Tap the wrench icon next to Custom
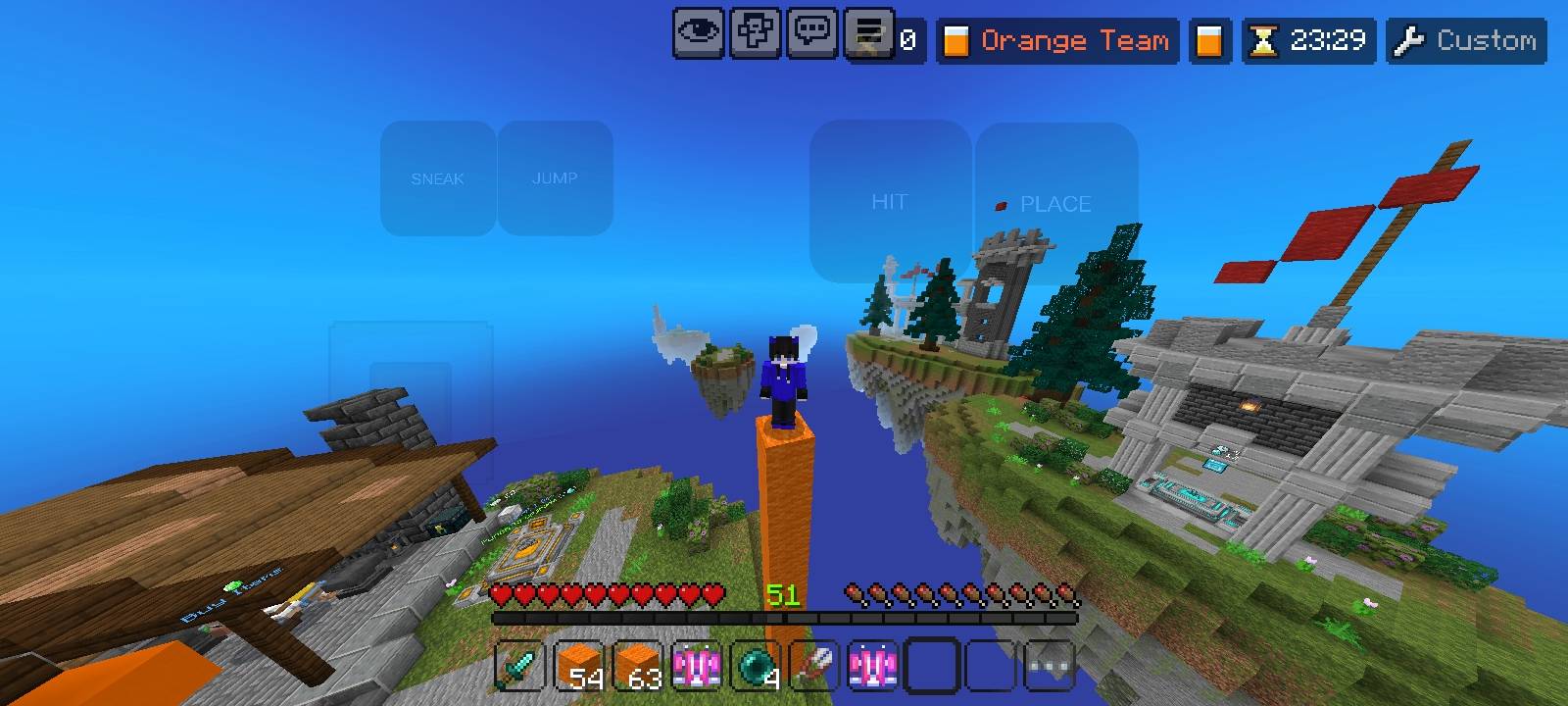 [x=1411, y=40]
